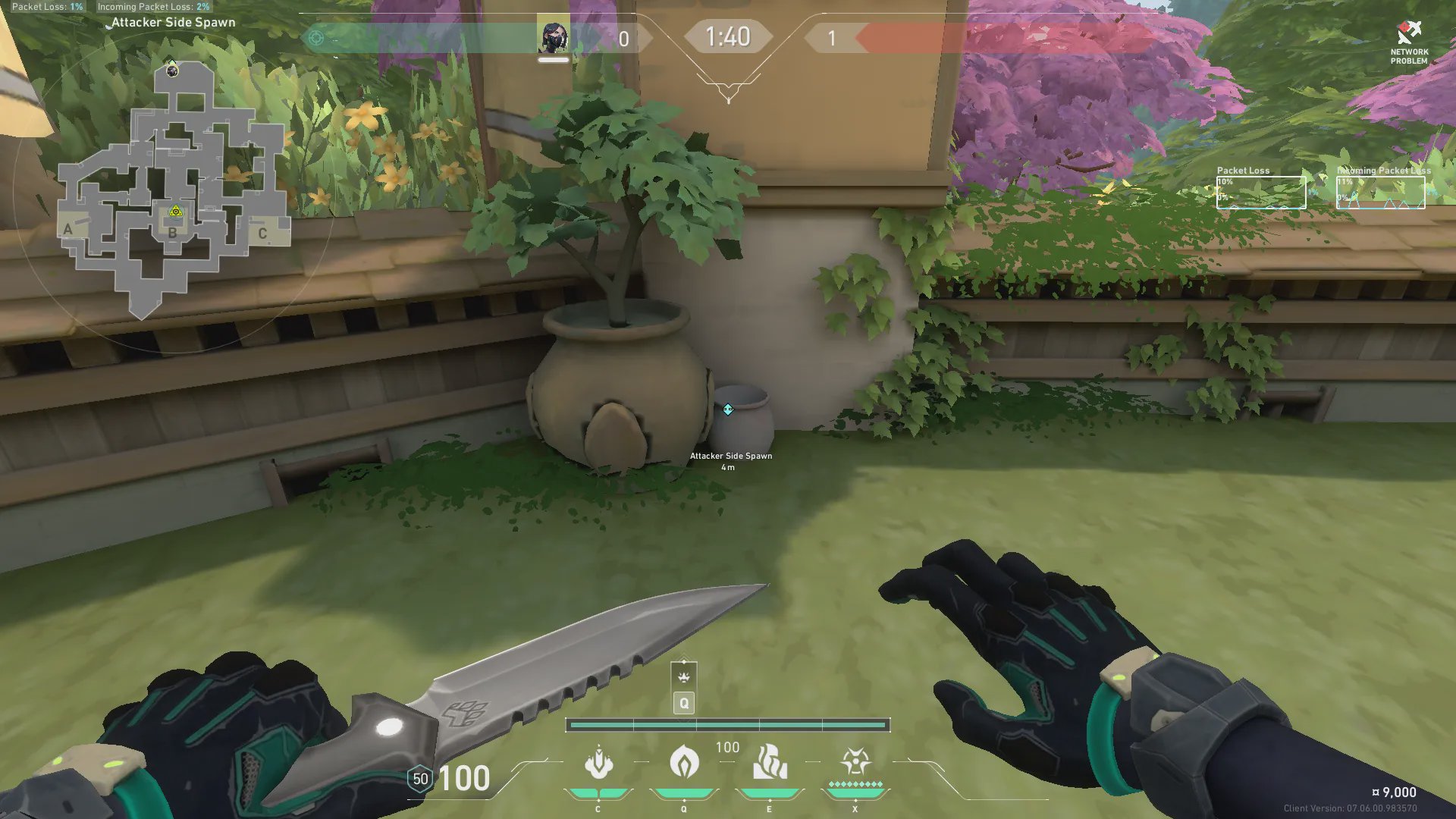Click the Network Problem warning icon
Viewport: 1456px width, 819px height.
[1408, 34]
